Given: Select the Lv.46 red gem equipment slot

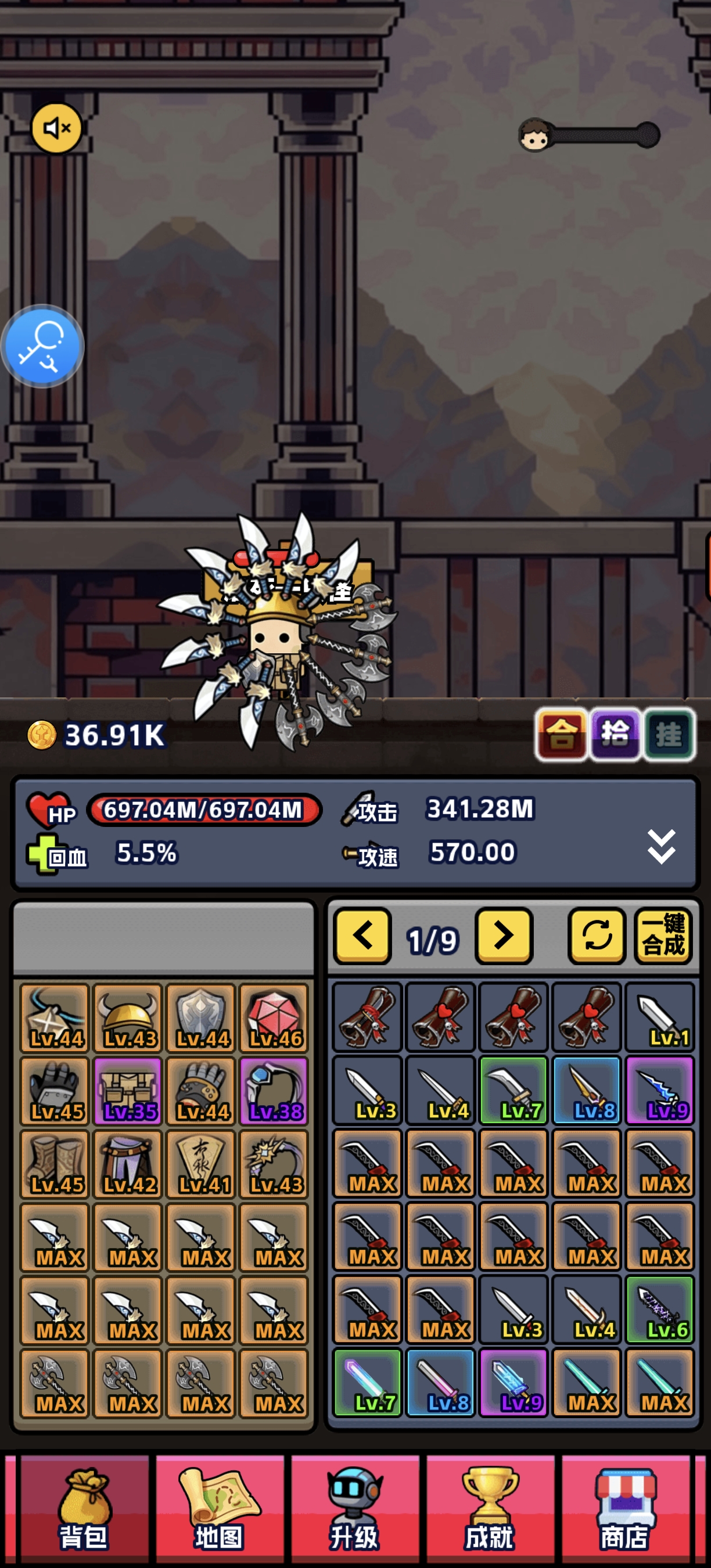Looking at the screenshot, I should click(274, 1017).
